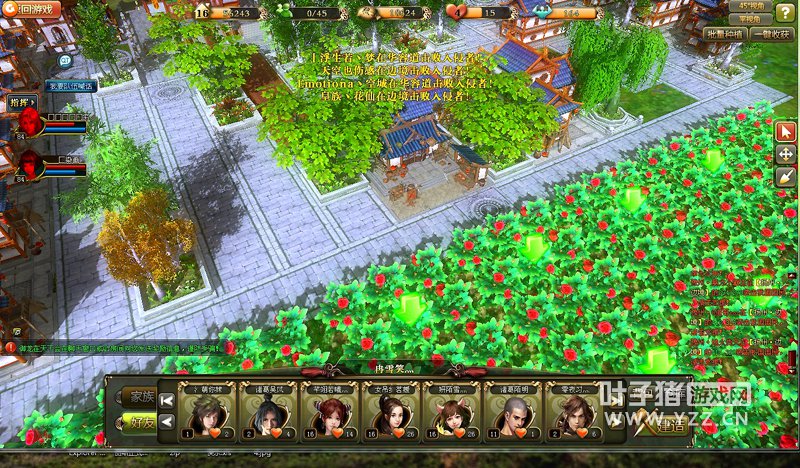
Task: Choose the four-arrow move tool
Action: (786, 154)
